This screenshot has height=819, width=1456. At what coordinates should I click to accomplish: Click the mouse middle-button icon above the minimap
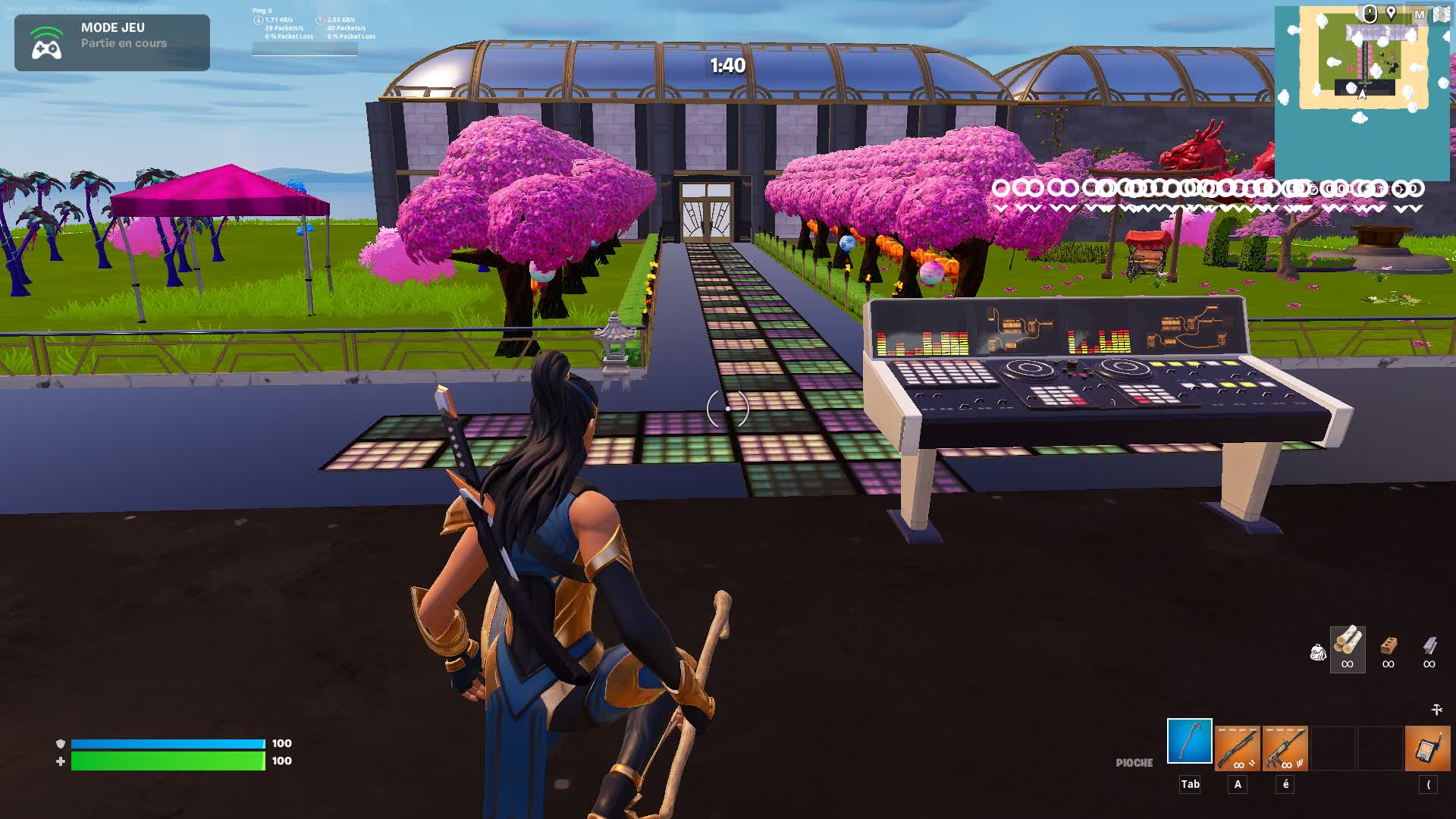[x=1370, y=14]
